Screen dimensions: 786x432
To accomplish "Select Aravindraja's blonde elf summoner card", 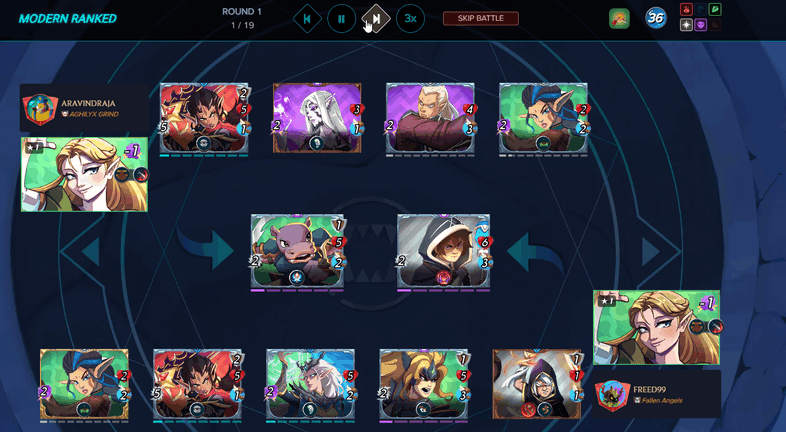I will coord(84,174).
